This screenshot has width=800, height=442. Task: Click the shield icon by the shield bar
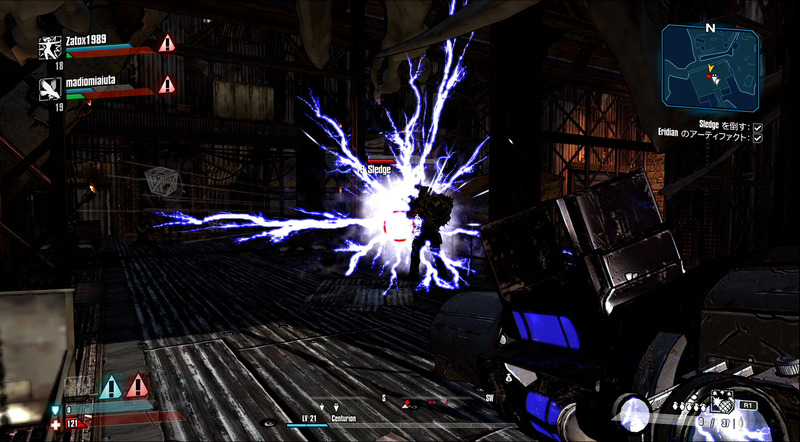pyautogui.click(x=55, y=410)
